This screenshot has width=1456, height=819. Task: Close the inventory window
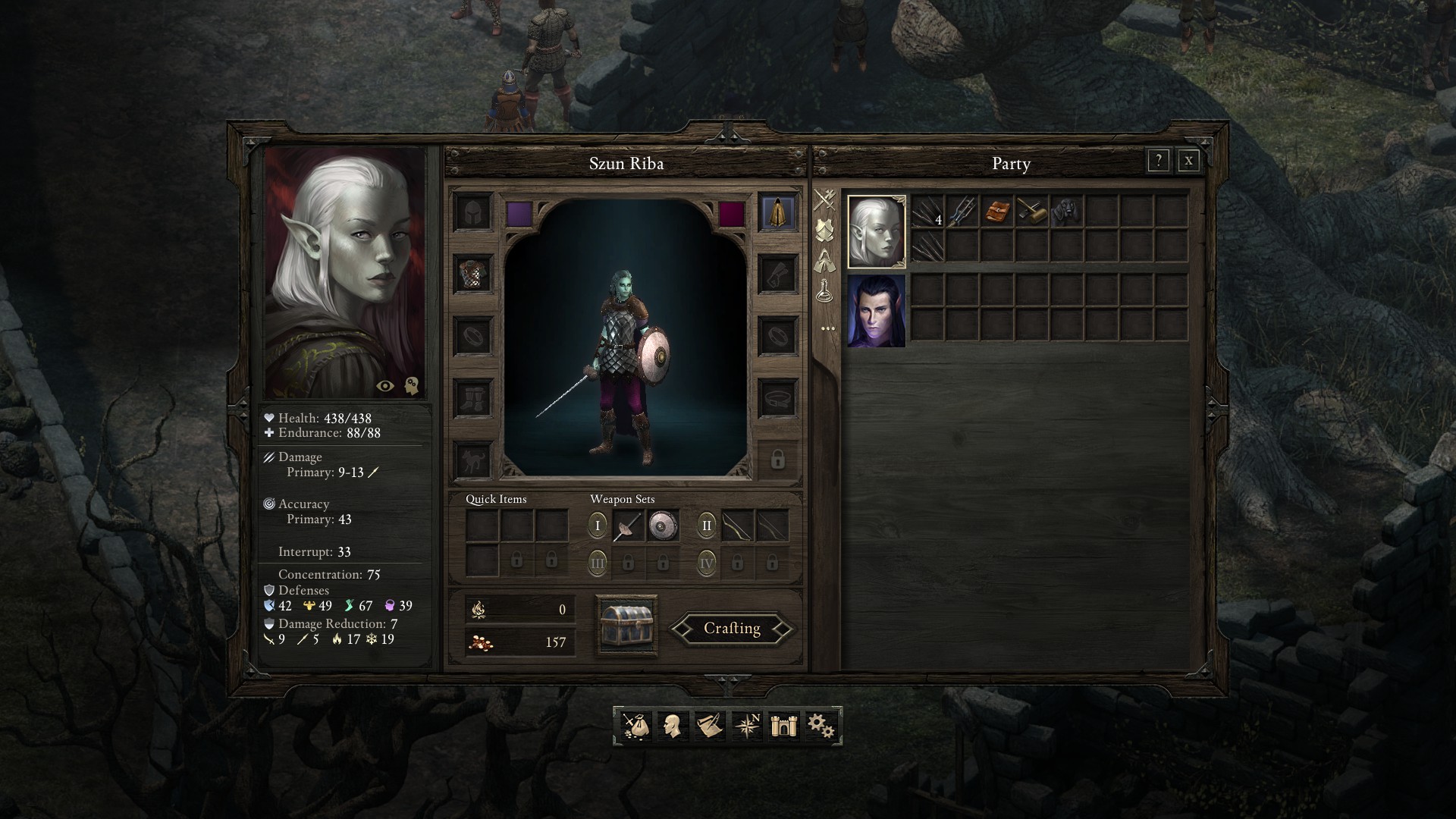pyautogui.click(x=1188, y=161)
